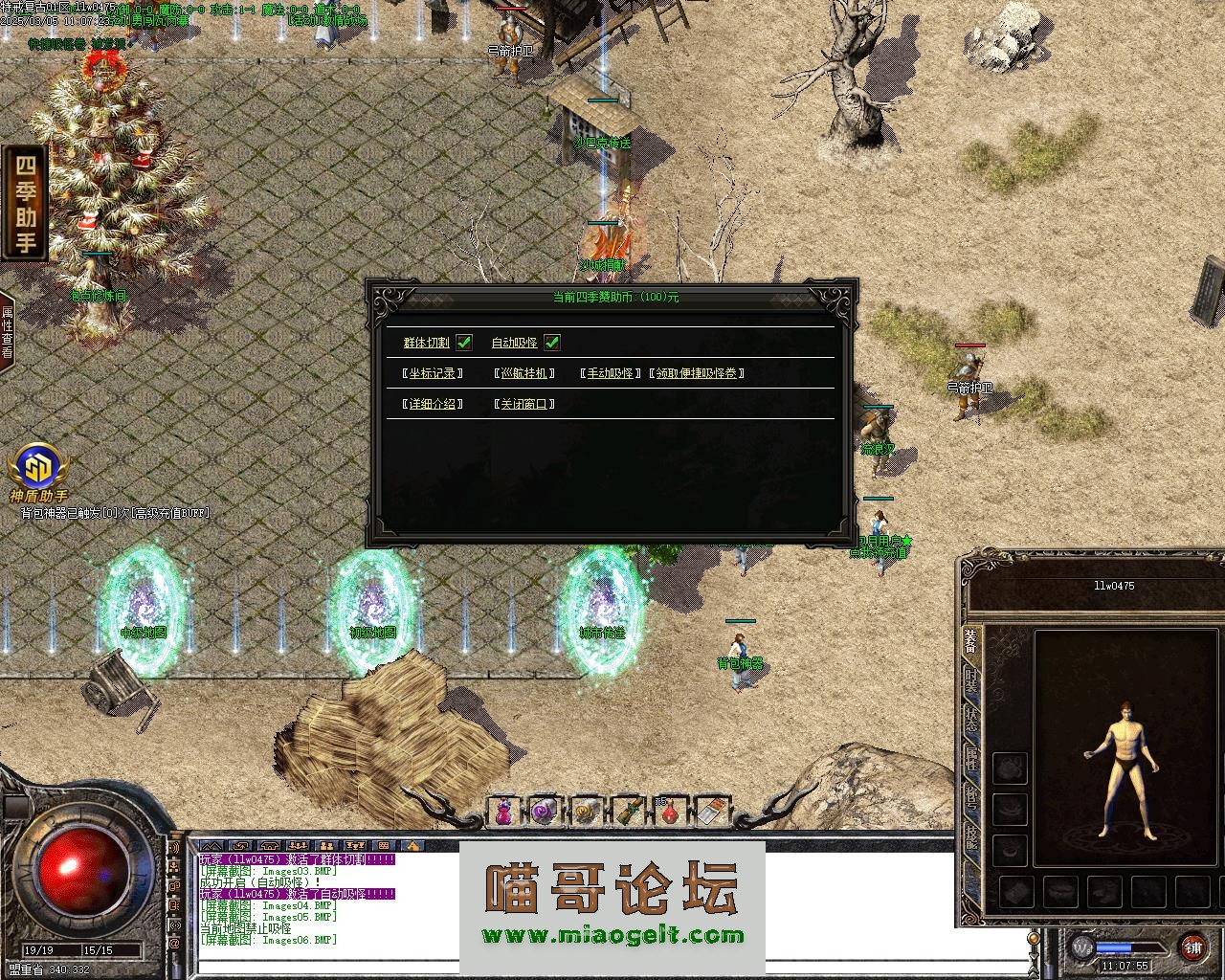This screenshot has width=1225, height=980.
Task: Use the red potion stack in the hotbar
Action: click(x=671, y=812)
